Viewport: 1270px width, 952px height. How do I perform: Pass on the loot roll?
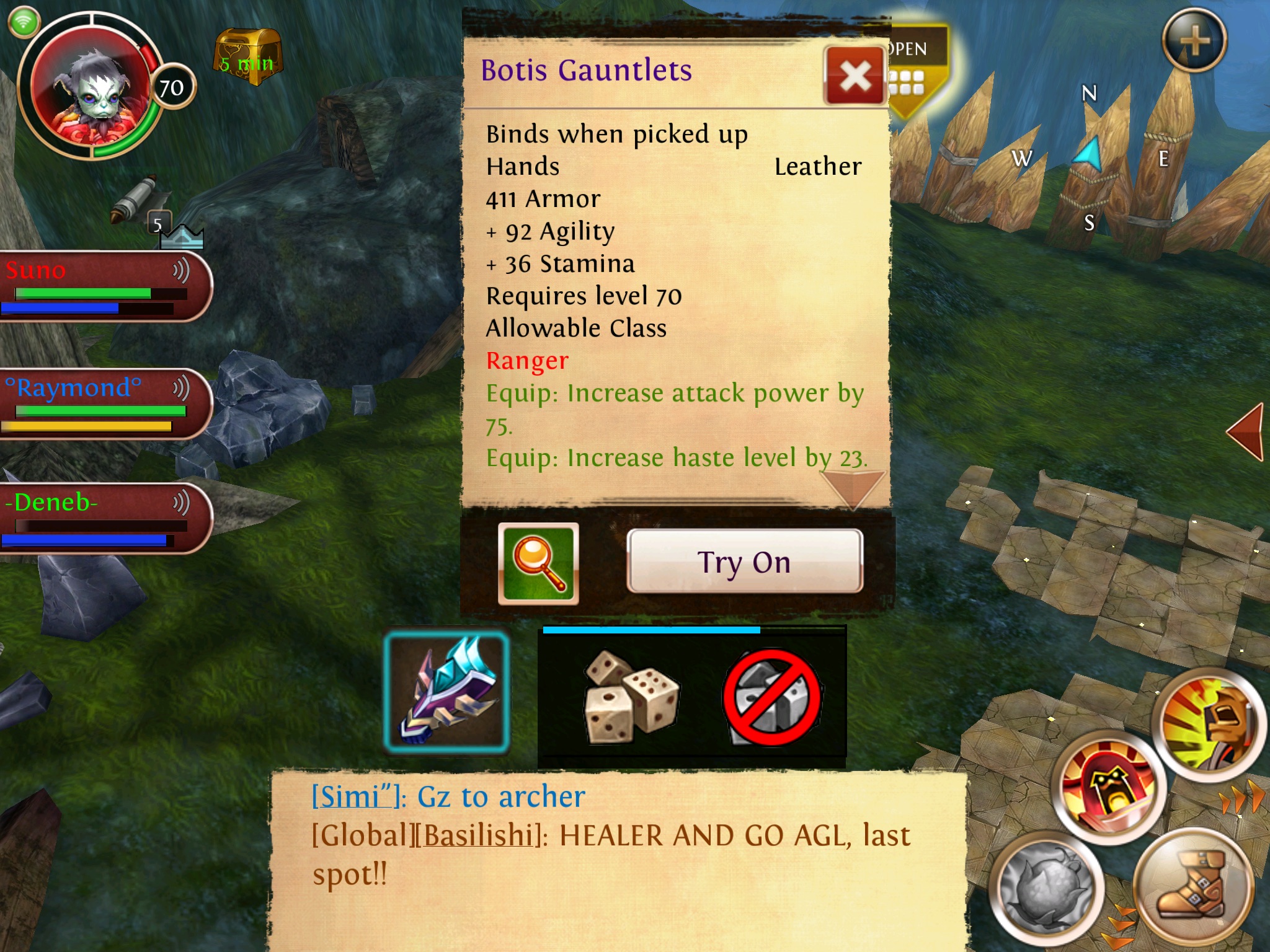(771, 697)
